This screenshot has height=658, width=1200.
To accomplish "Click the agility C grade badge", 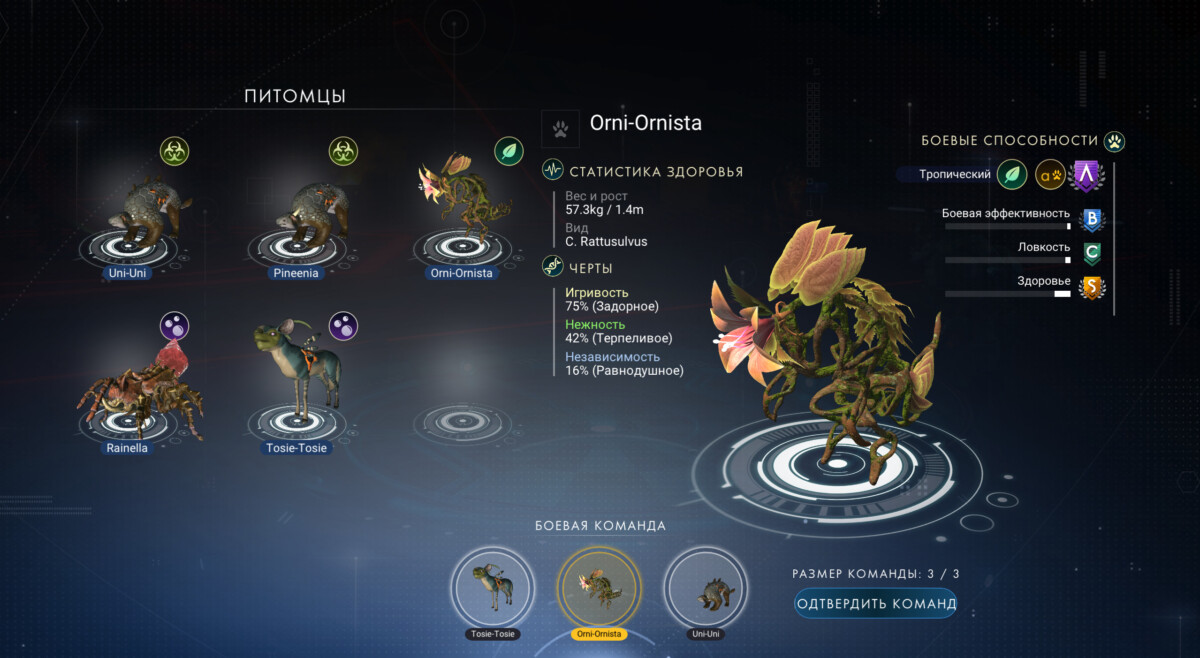I will (1092, 254).
